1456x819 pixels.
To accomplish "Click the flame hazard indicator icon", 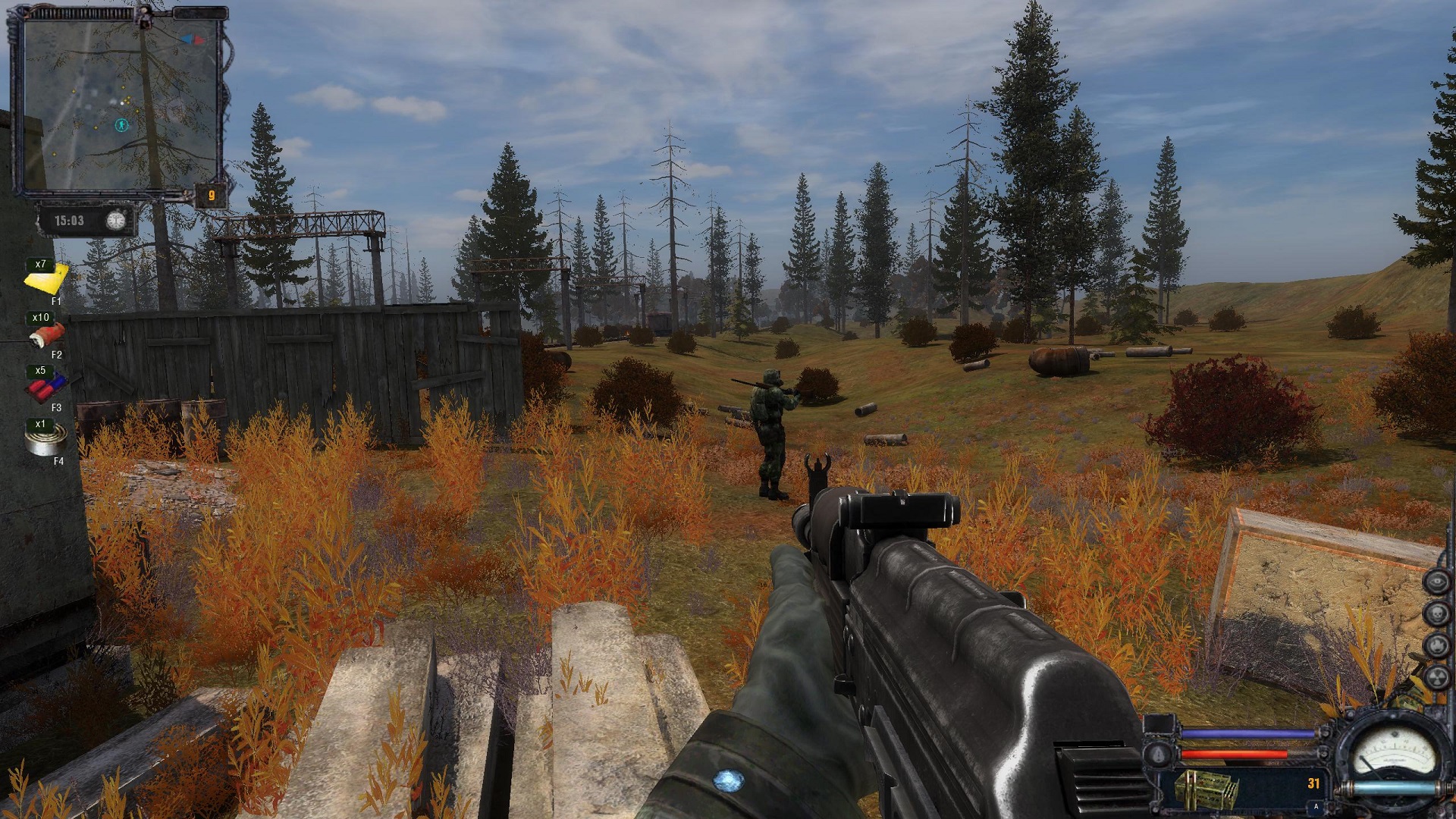I will click(1436, 645).
